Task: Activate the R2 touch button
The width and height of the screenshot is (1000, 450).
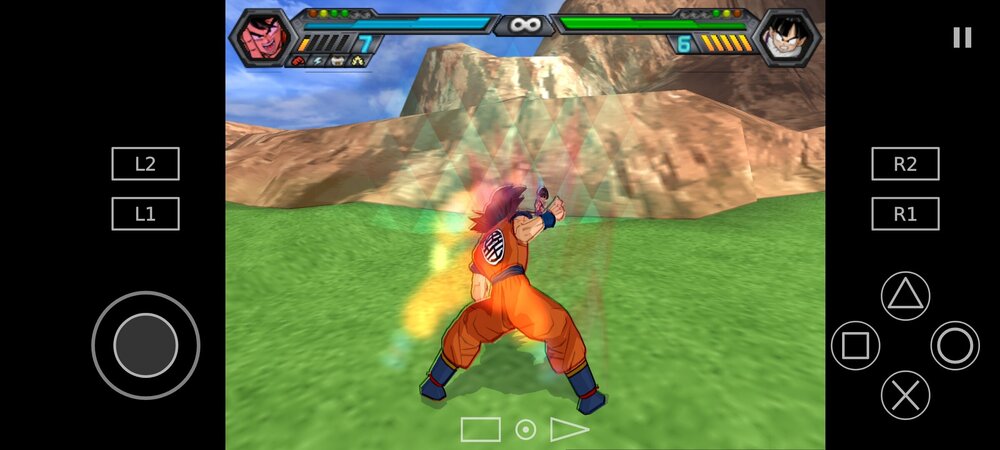Action: click(x=905, y=164)
